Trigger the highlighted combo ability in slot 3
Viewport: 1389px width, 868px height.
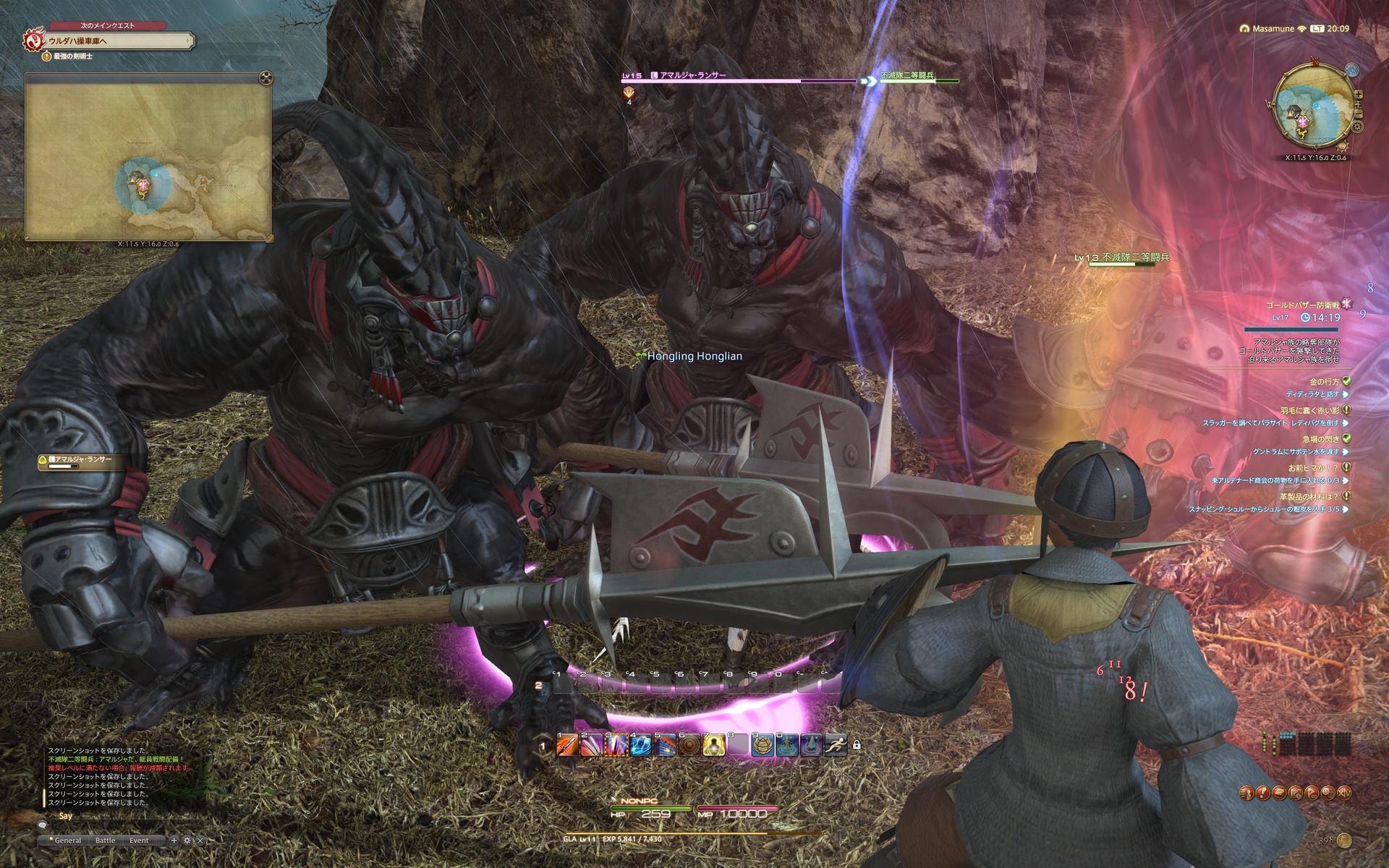click(616, 745)
